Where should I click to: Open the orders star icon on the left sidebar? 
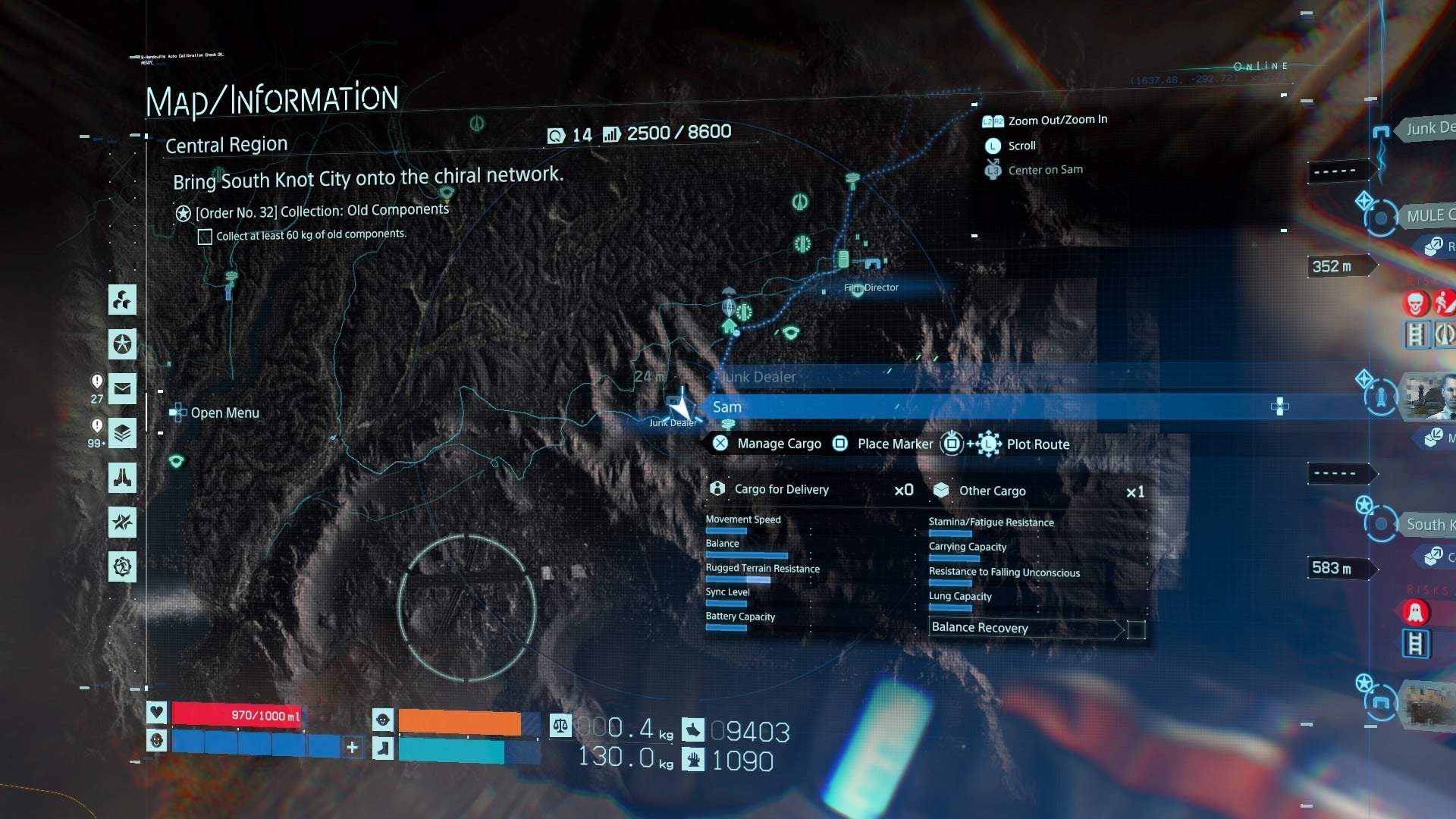point(123,344)
